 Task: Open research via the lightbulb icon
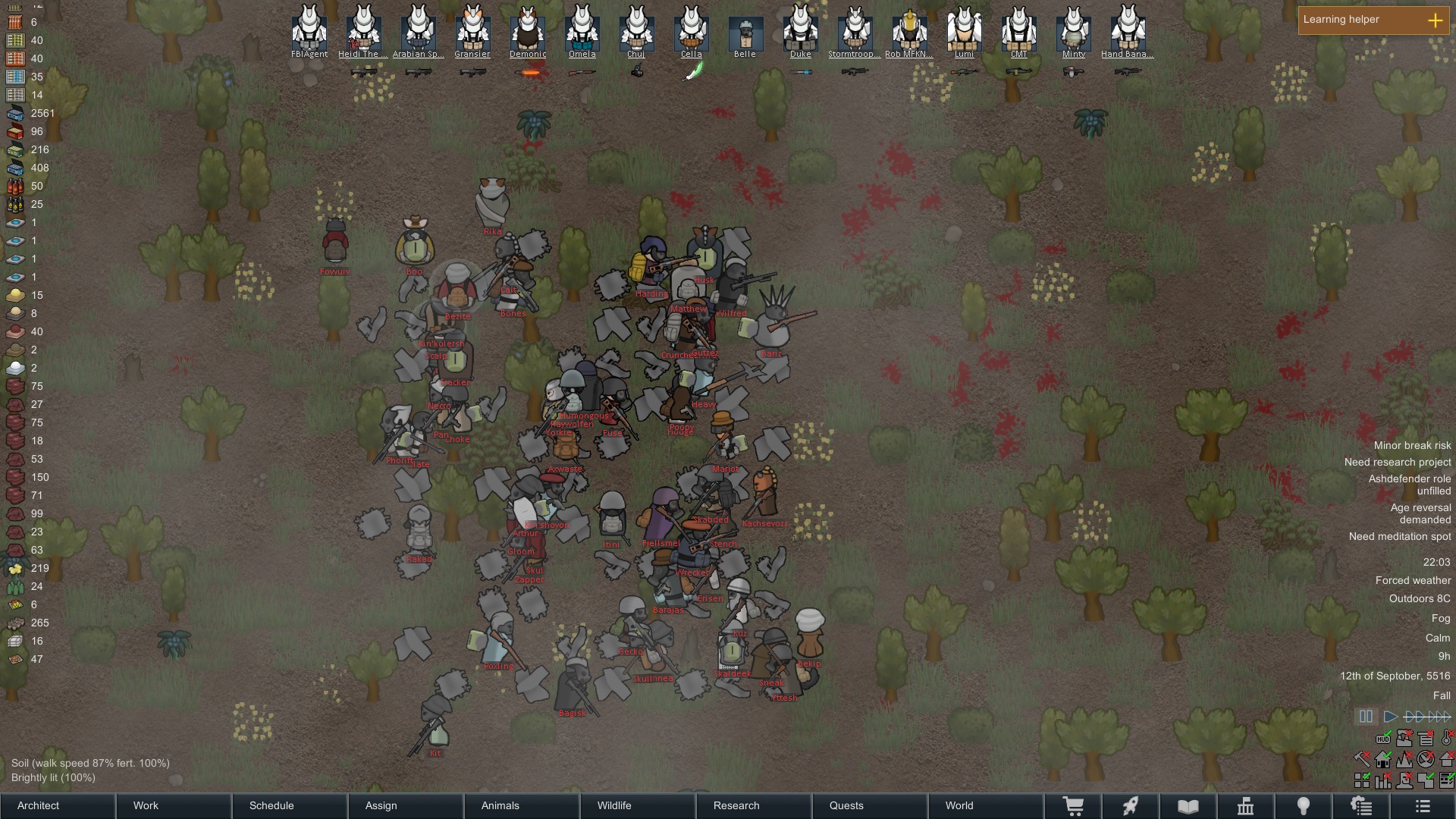pyautogui.click(x=1303, y=806)
